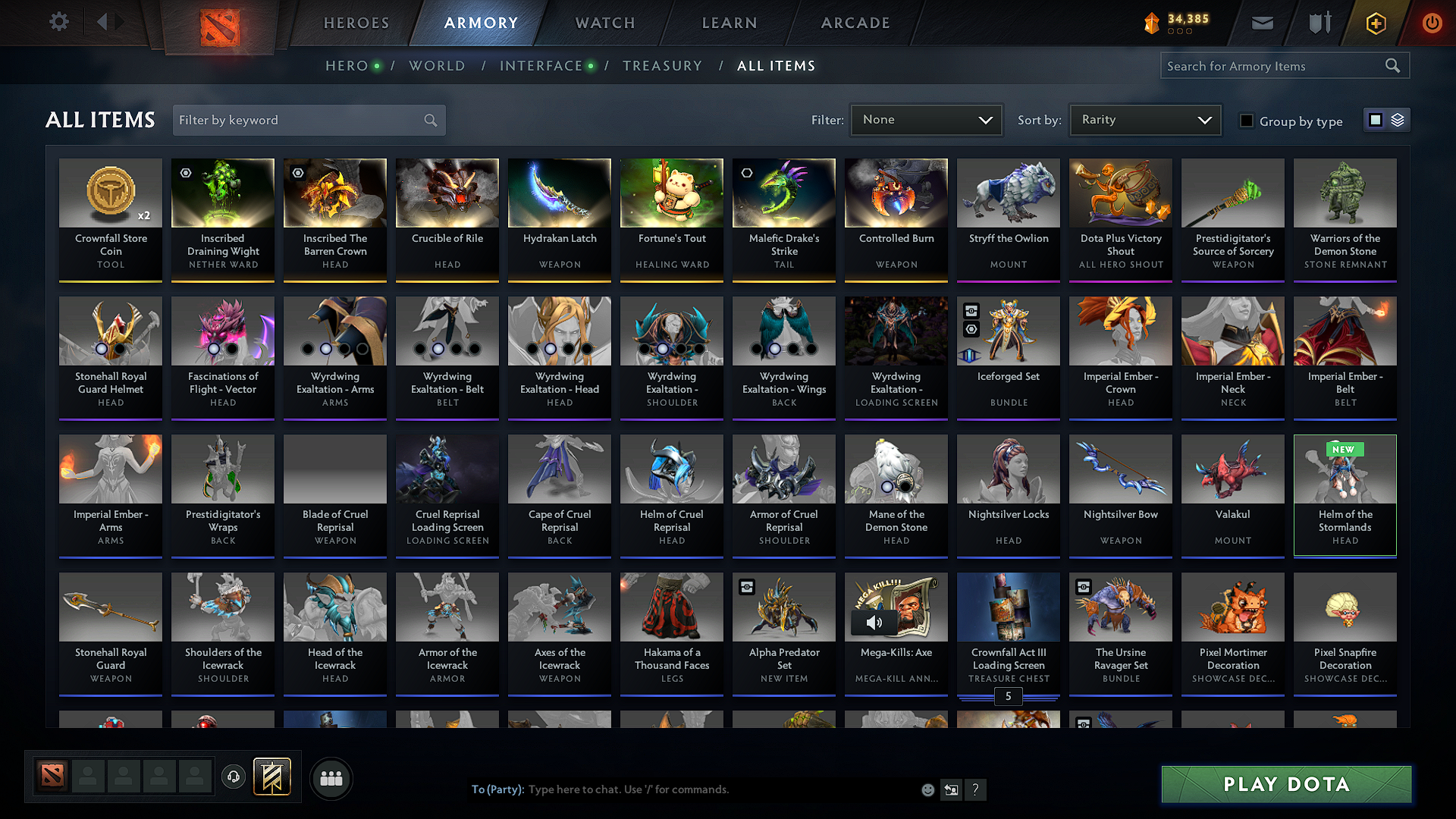Open the mail notifications icon
The image size is (1456, 819).
click(1262, 23)
